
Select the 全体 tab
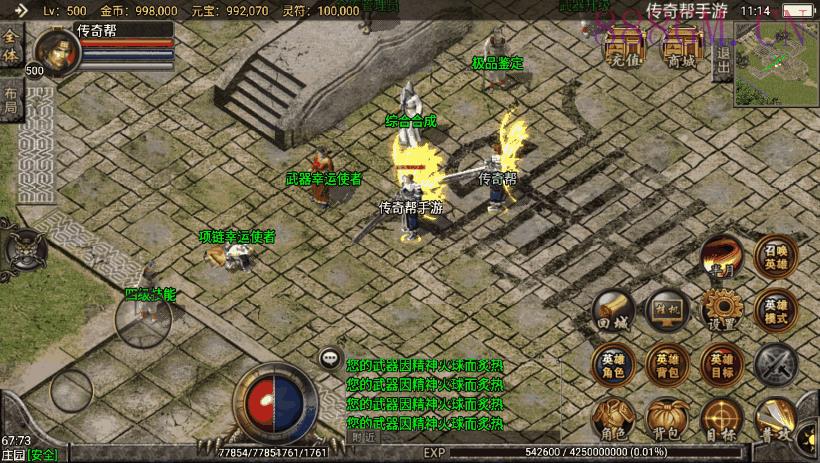coord(11,46)
